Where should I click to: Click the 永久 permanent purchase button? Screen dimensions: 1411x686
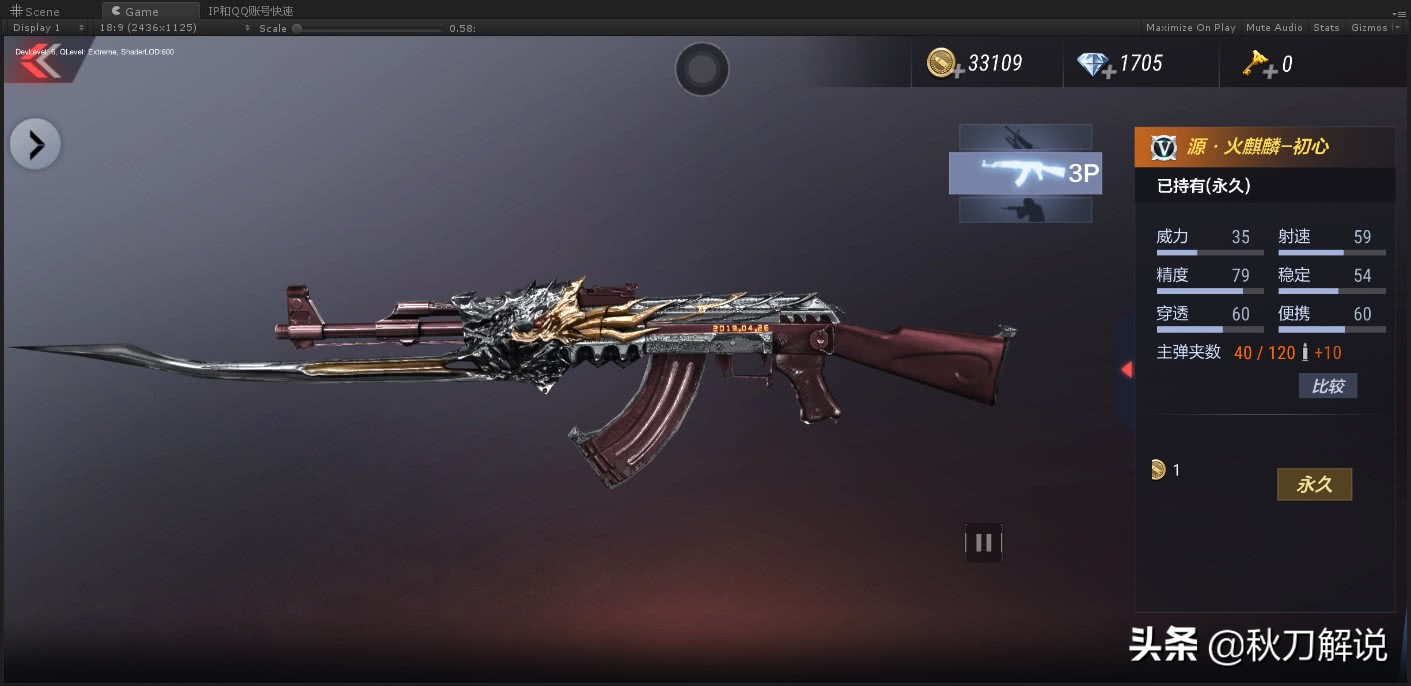(1314, 485)
